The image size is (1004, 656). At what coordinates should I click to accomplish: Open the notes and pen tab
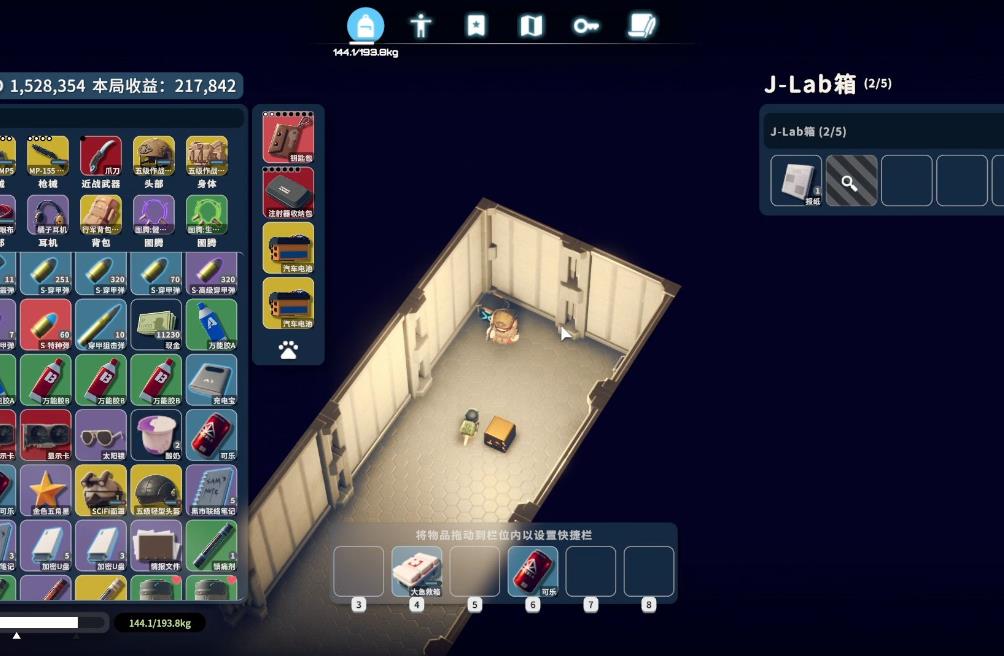(x=641, y=26)
